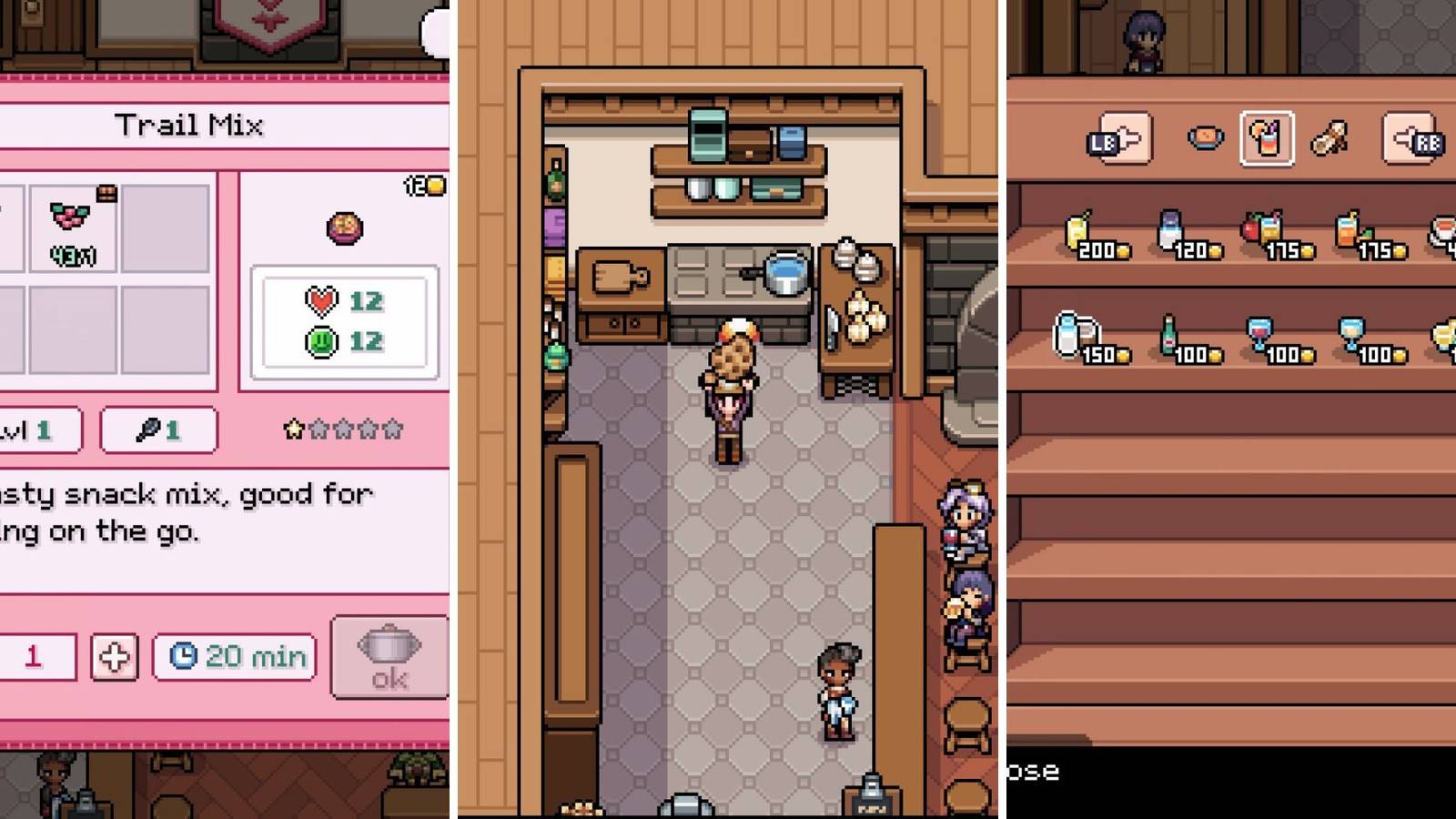Image resolution: width=1456 pixels, height=819 pixels.
Task: Click the LB shoulder bumper icon
Action: coord(1117,136)
